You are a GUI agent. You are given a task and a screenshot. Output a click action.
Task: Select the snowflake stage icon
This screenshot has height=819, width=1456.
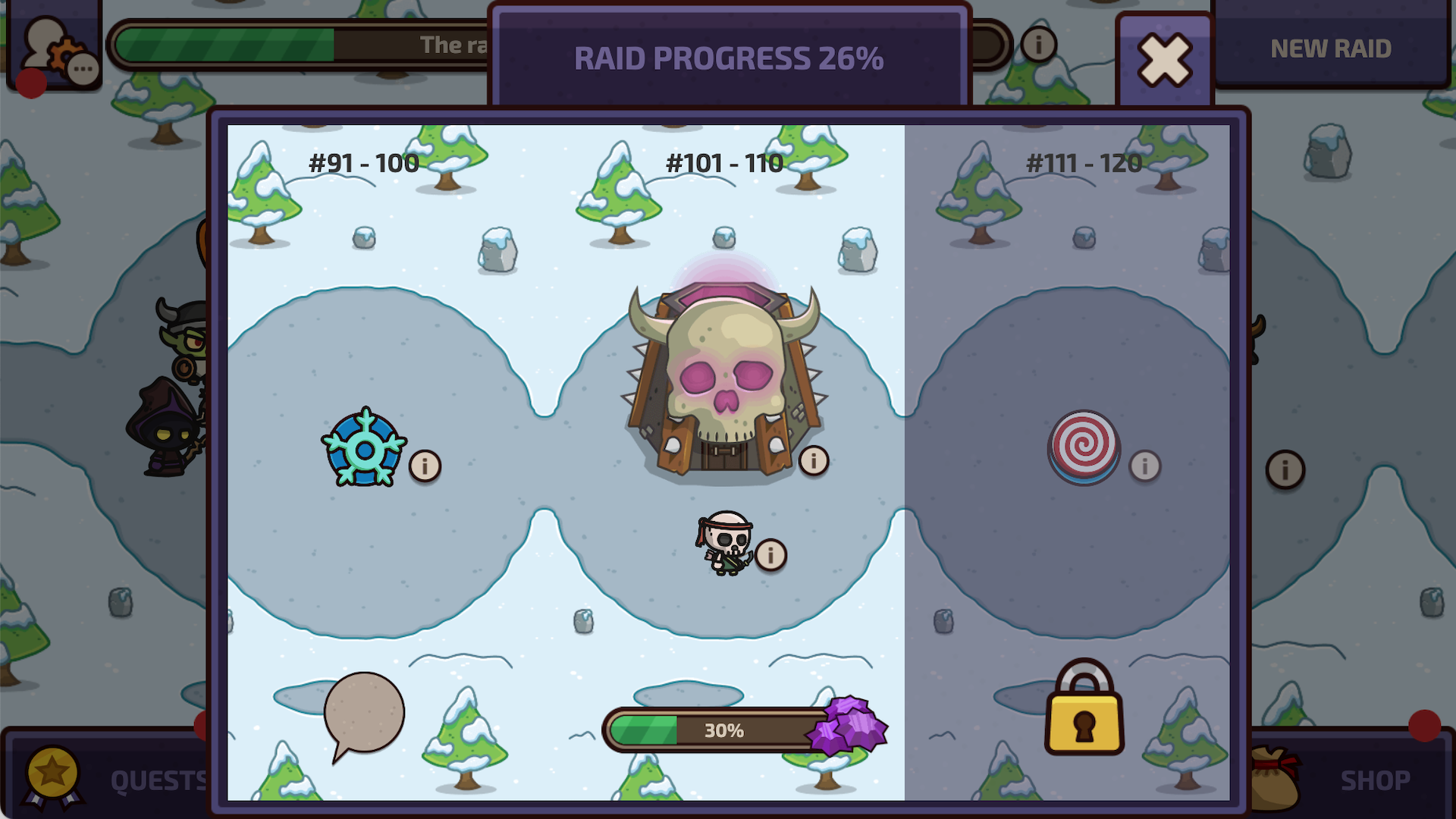365,448
